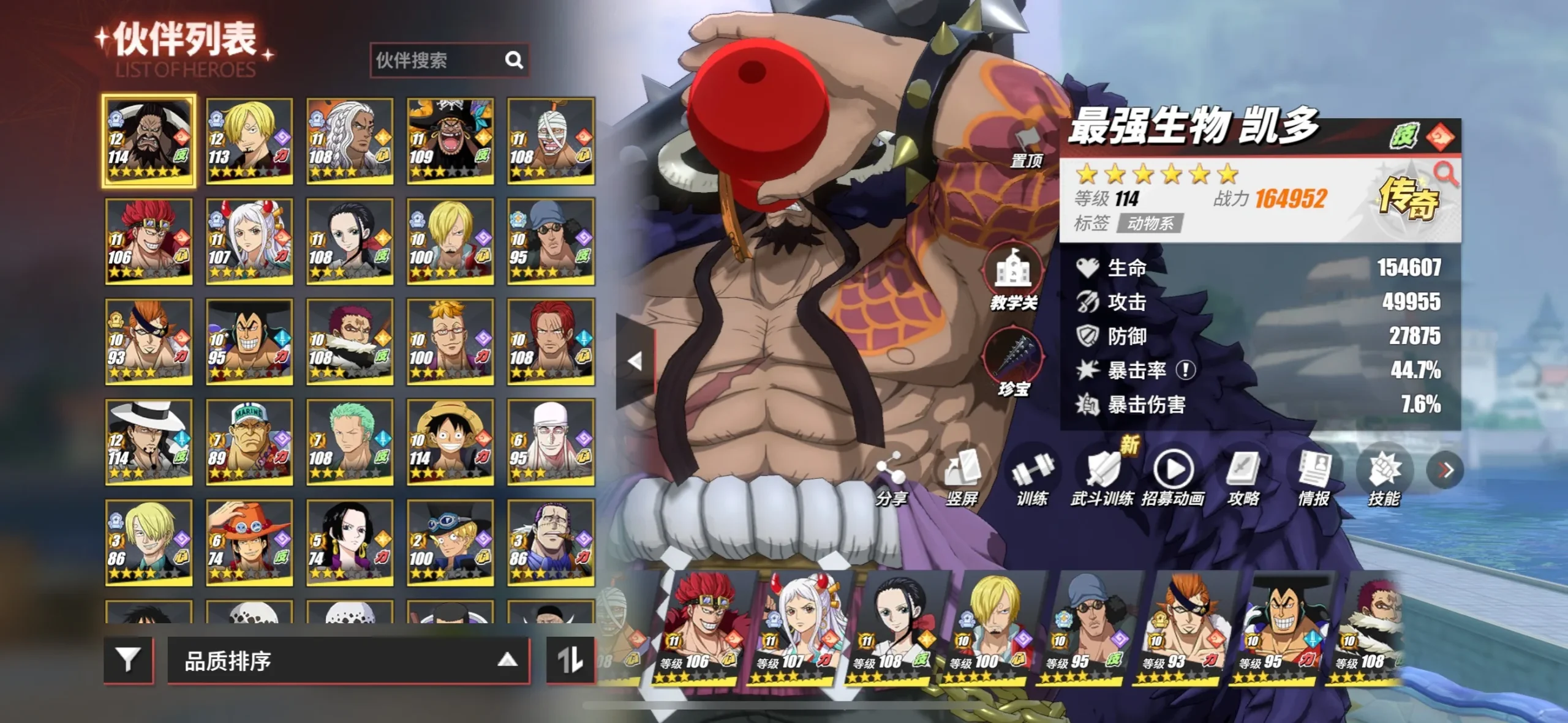
Task: Open the 品质排序 sort dropdown
Action: click(348, 661)
